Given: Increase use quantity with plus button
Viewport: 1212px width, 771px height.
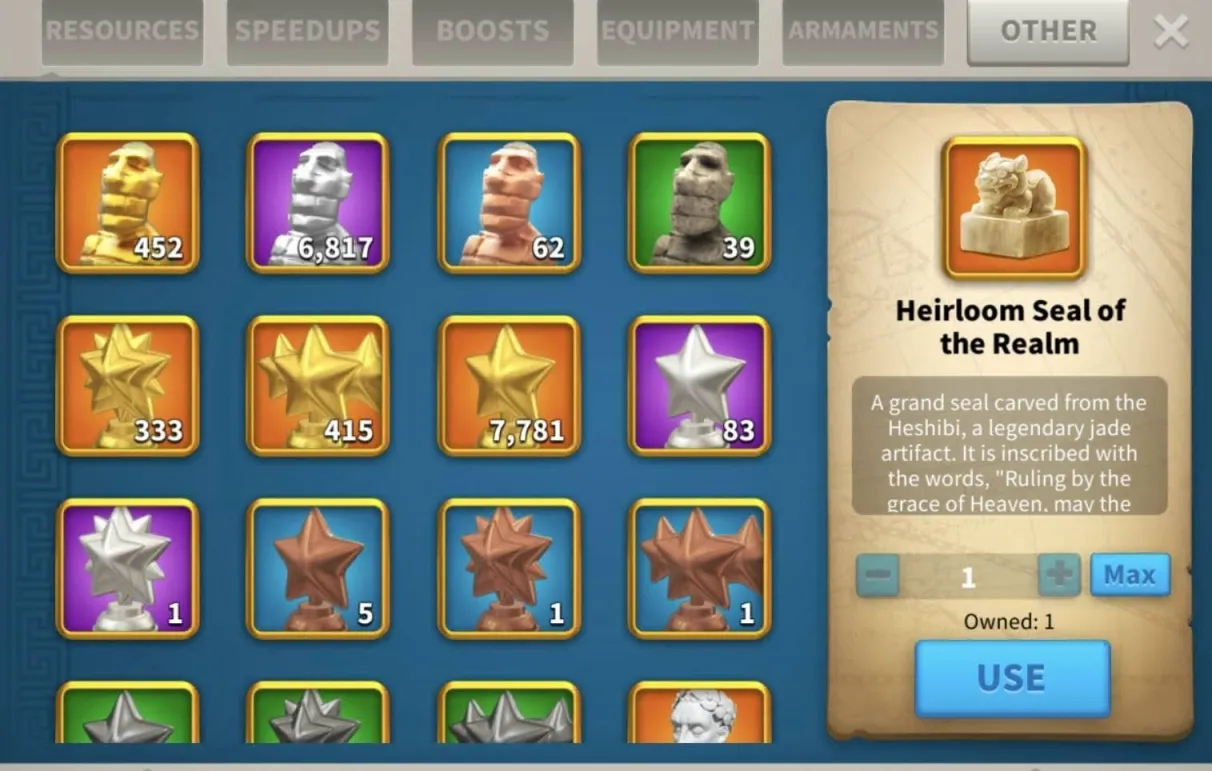Looking at the screenshot, I should coord(1059,575).
